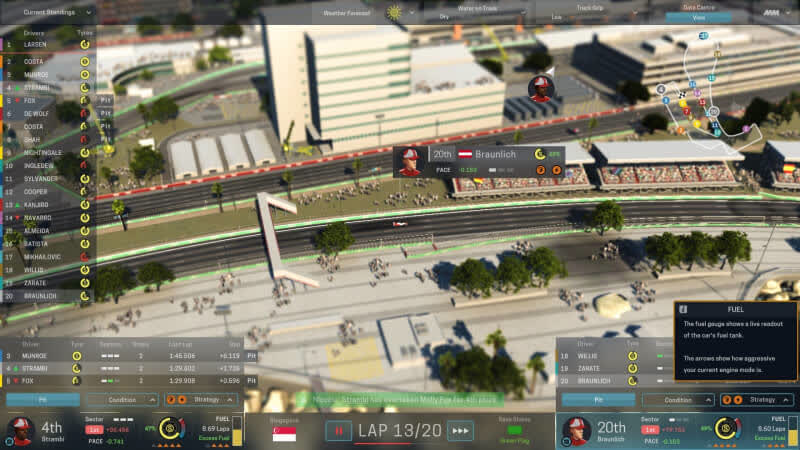
Task: Expand Strambi's Strategy panel
Action: click(207, 399)
